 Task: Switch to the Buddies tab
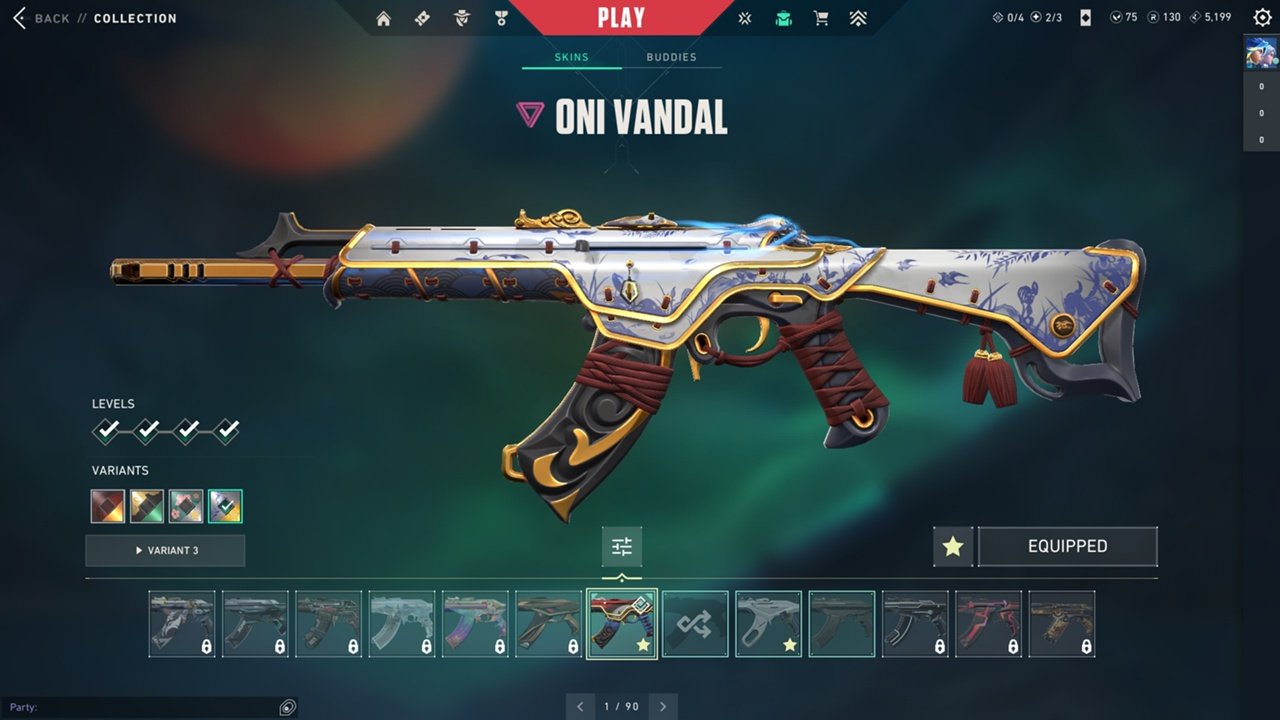pyautogui.click(x=671, y=57)
